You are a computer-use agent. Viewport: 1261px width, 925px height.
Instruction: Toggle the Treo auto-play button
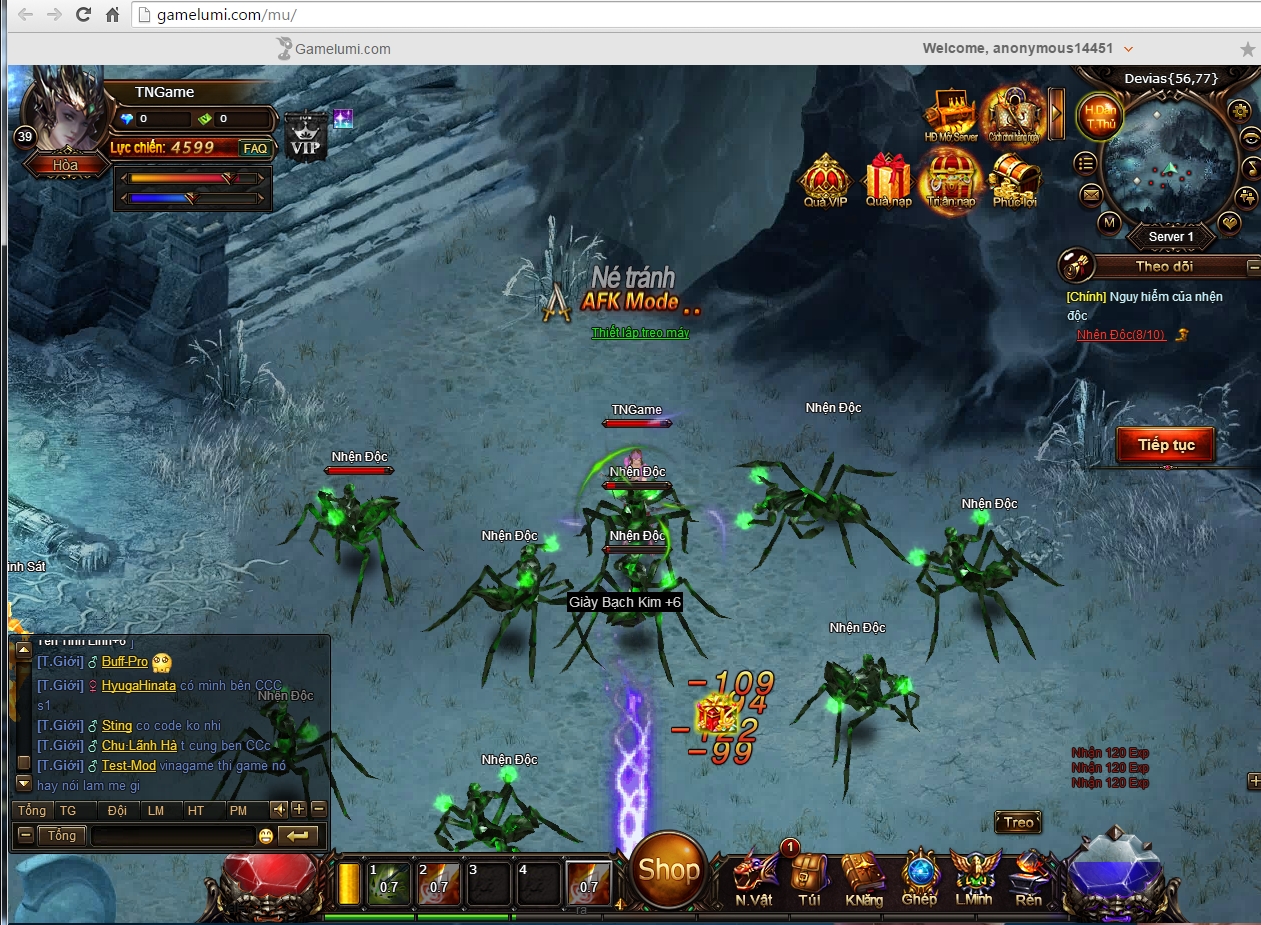click(x=1018, y=823)
